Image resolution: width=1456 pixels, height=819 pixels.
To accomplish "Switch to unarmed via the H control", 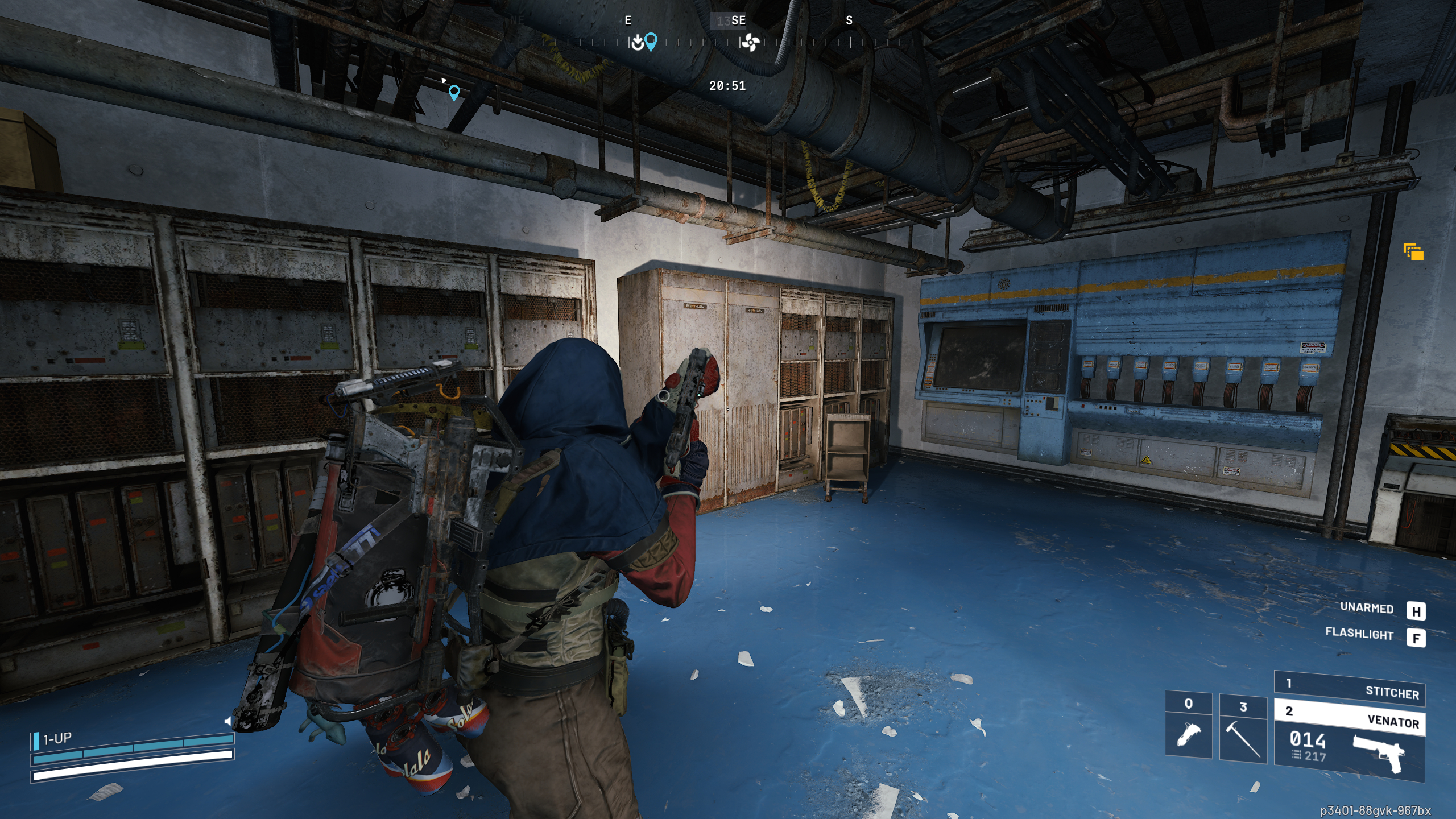I will click(x=1419, y=610).
